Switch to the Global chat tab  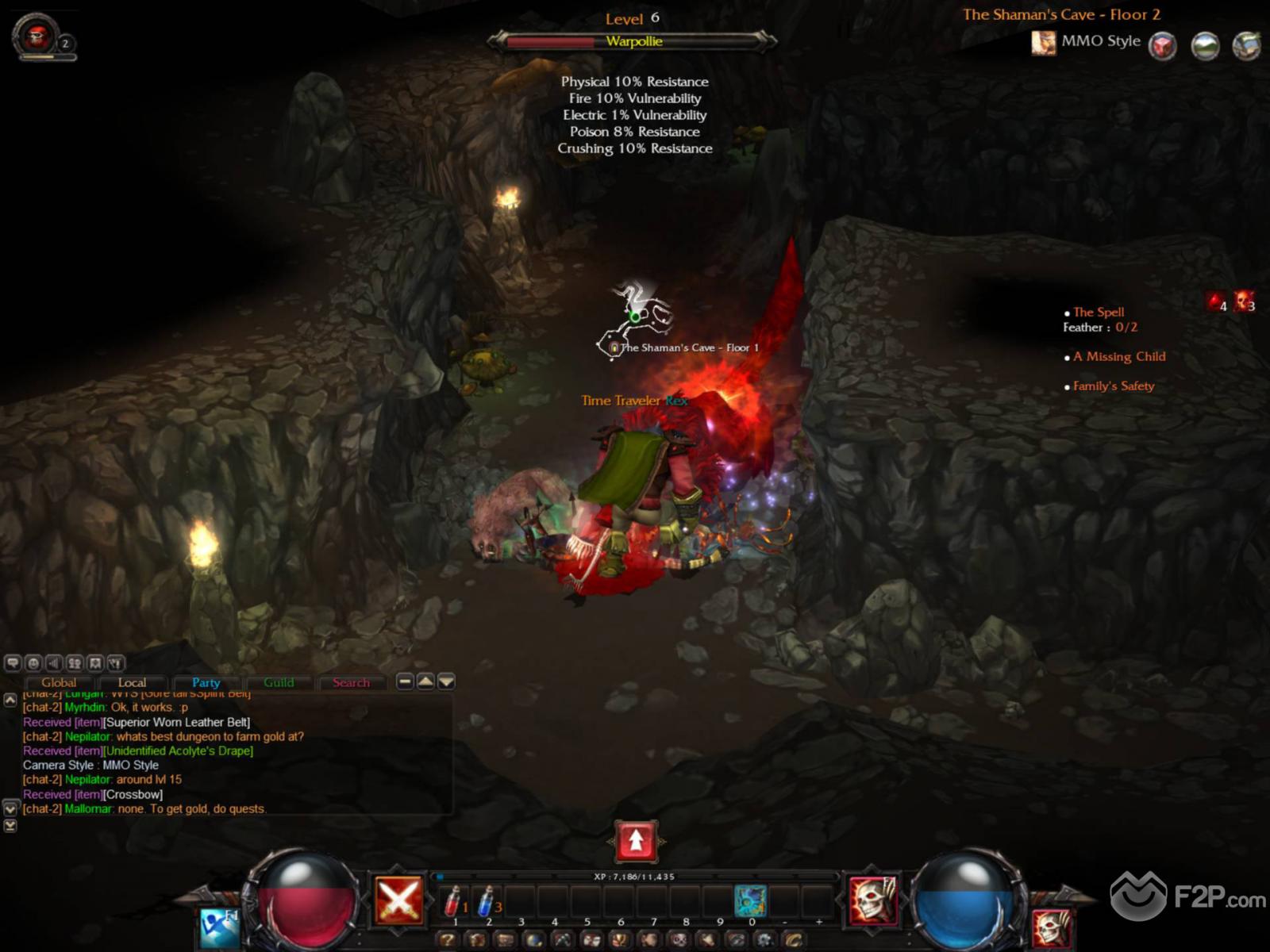pos(59,682)
